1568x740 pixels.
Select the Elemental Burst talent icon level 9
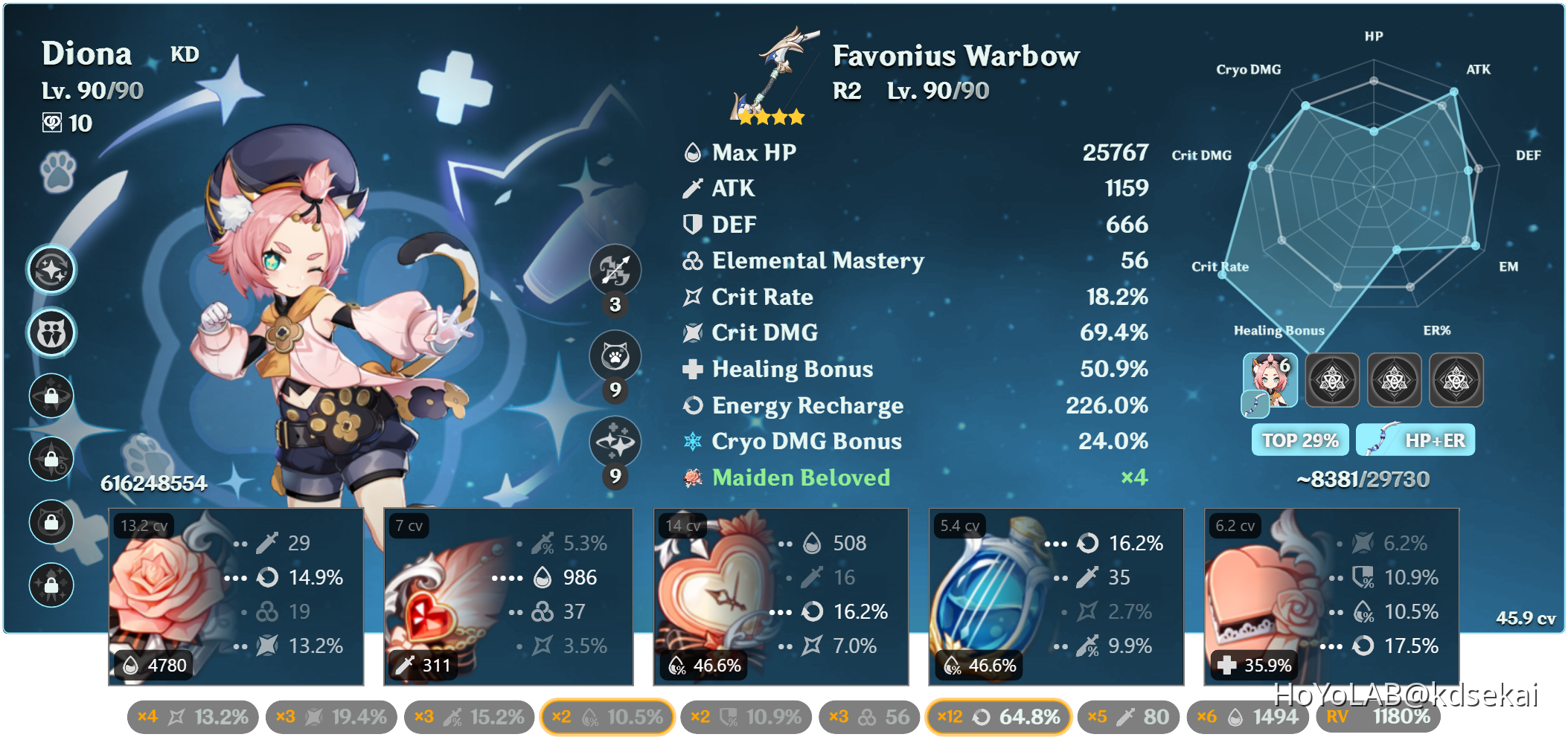pos(615,442)
